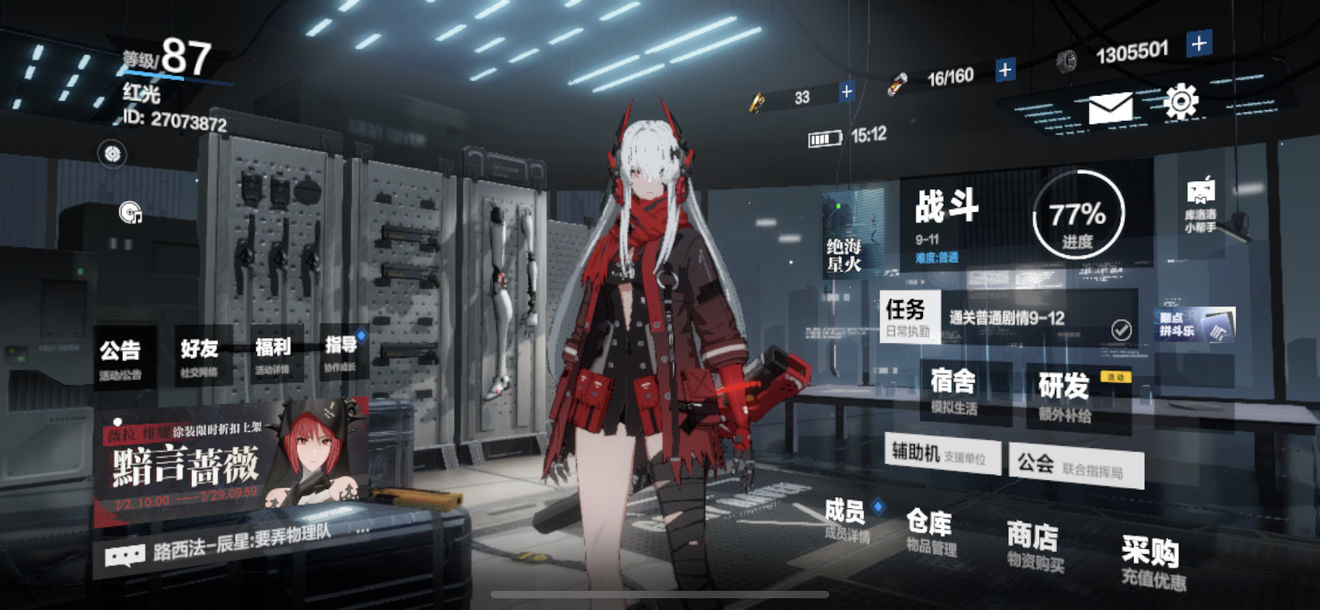Open settings via the gear icon
1320x610 pixels.
click(x=1181, y=101)
